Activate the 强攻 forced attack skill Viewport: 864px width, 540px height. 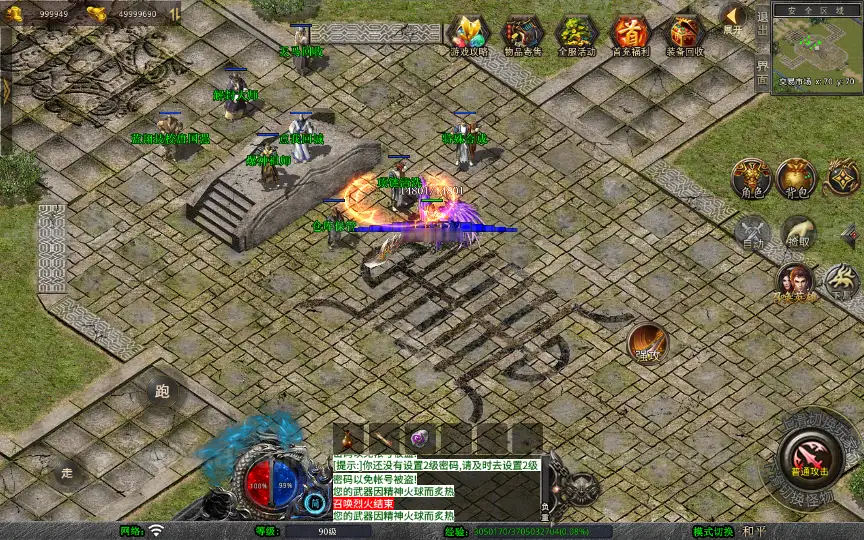(x=647, y=343)
